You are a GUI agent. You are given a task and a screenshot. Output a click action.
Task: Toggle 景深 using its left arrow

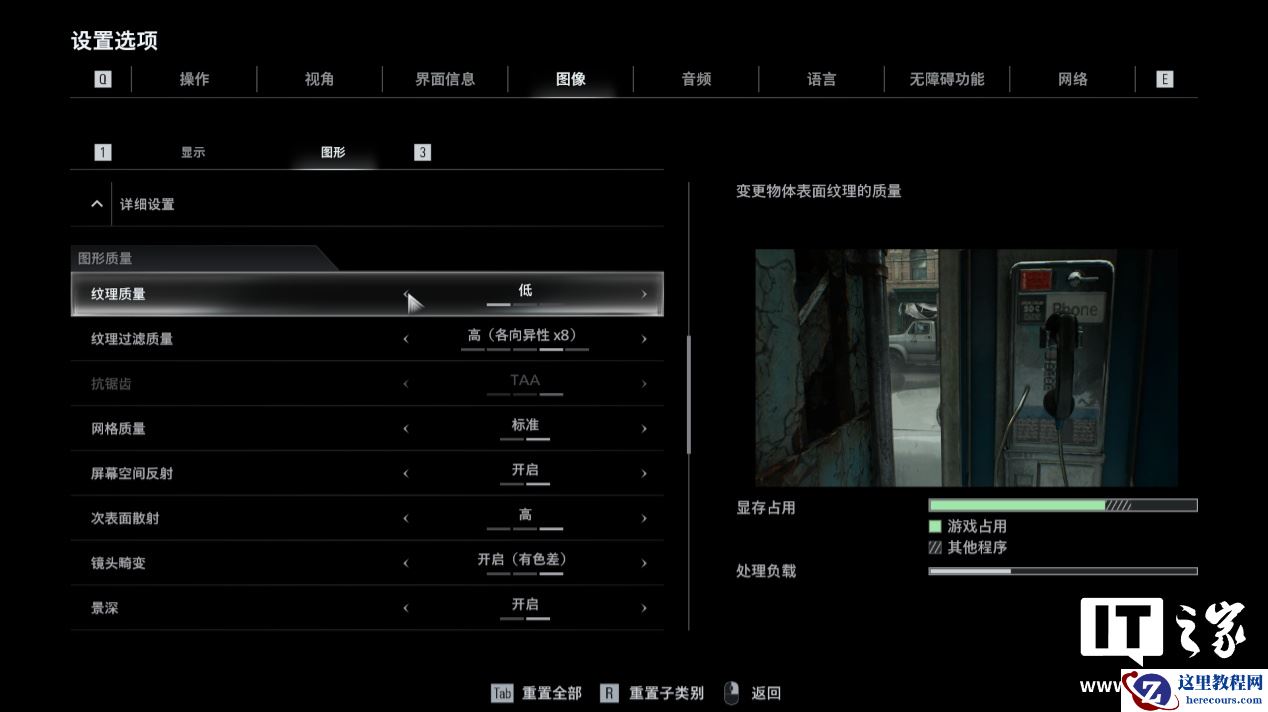406,608
